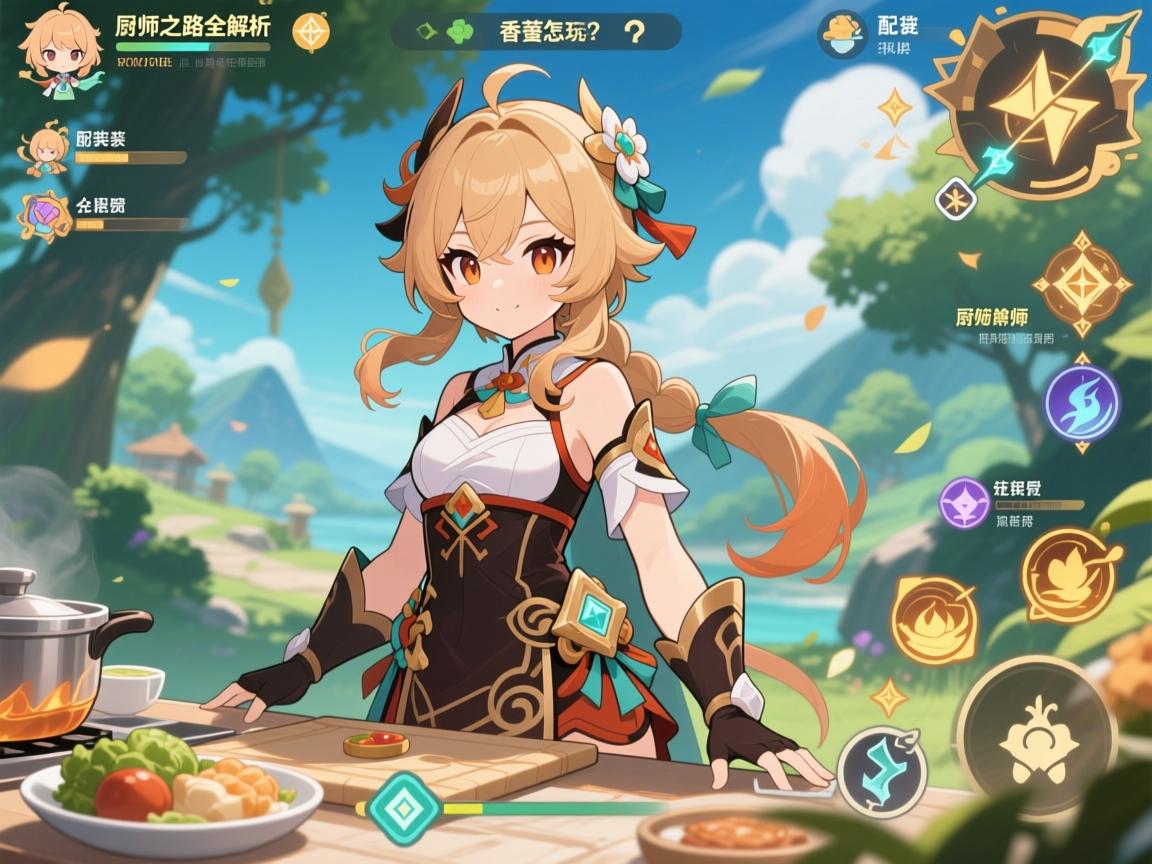The image size is (1152, 864).
Task: Activate the teal lightning bolt ability
Action: pyautogui.click(x=881, y=771)
